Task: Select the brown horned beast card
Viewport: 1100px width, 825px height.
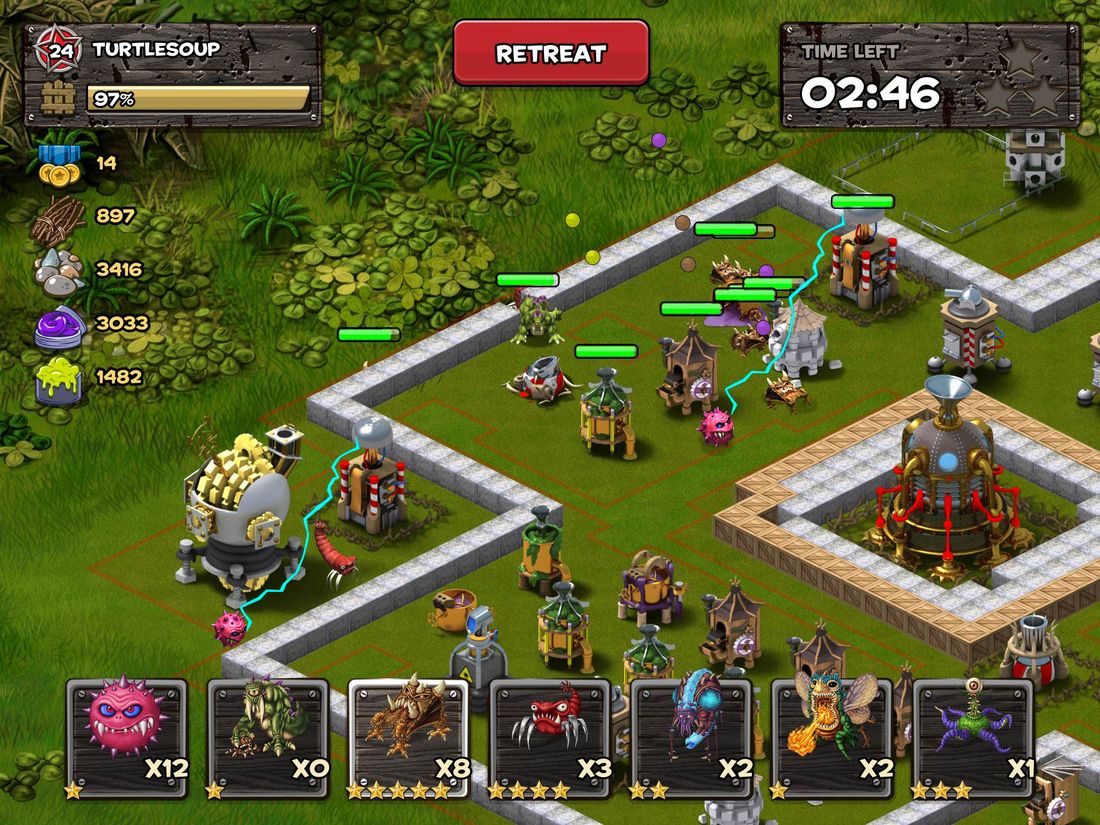Action: (x=409, y=738)
